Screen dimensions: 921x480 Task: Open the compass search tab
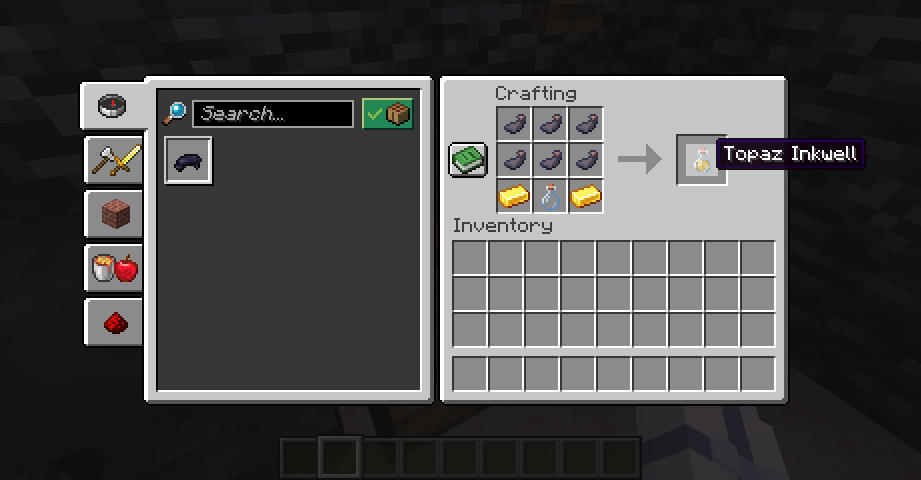(x=112, y=105)
